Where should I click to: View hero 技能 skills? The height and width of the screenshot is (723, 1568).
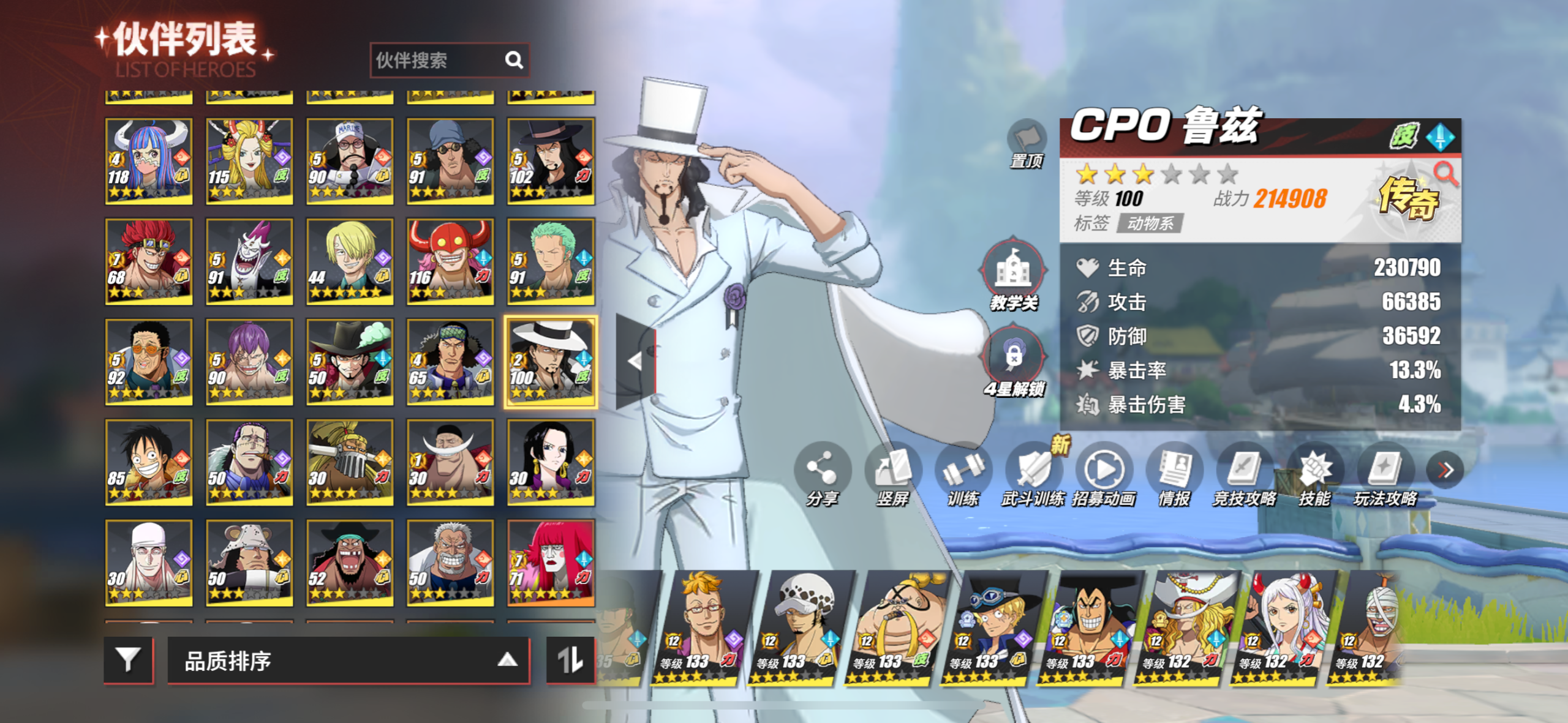[1315, 473]
